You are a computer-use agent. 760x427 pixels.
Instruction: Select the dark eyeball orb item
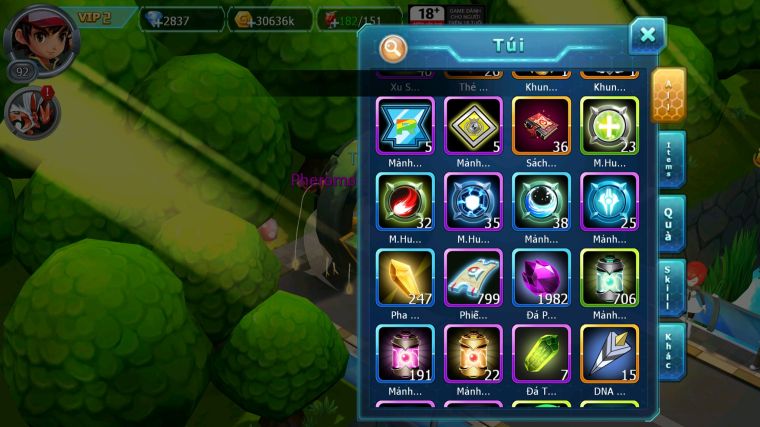(541, 201)
